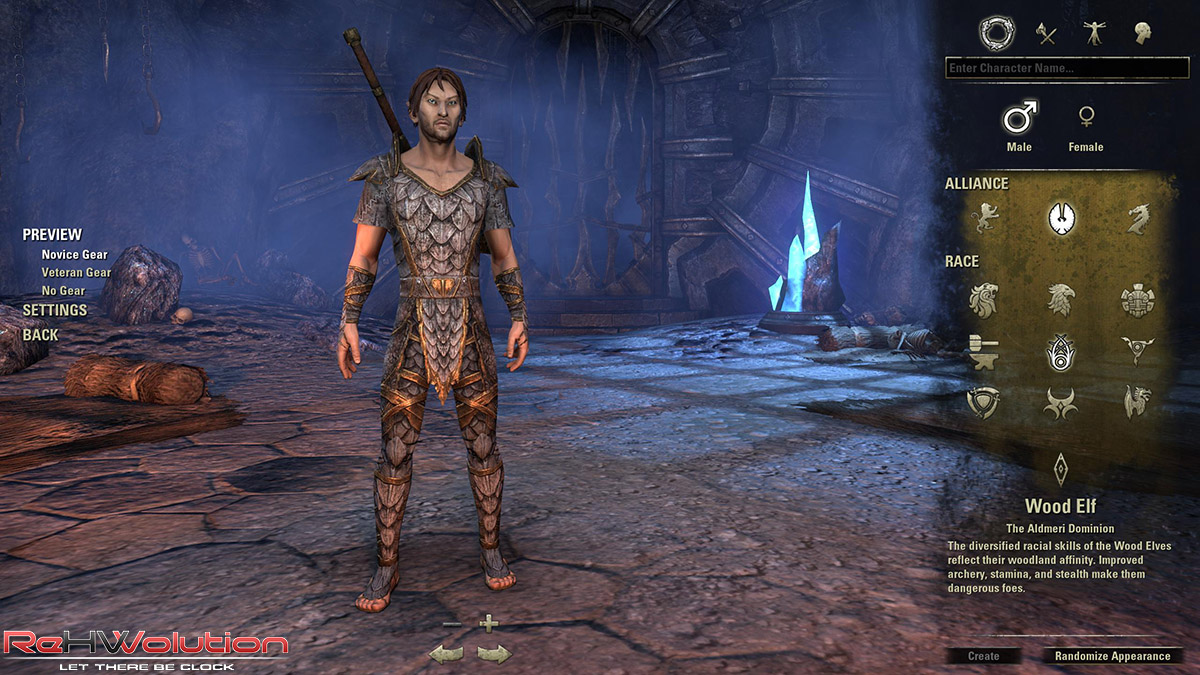Preview the character with No Gear

point(63,290)
